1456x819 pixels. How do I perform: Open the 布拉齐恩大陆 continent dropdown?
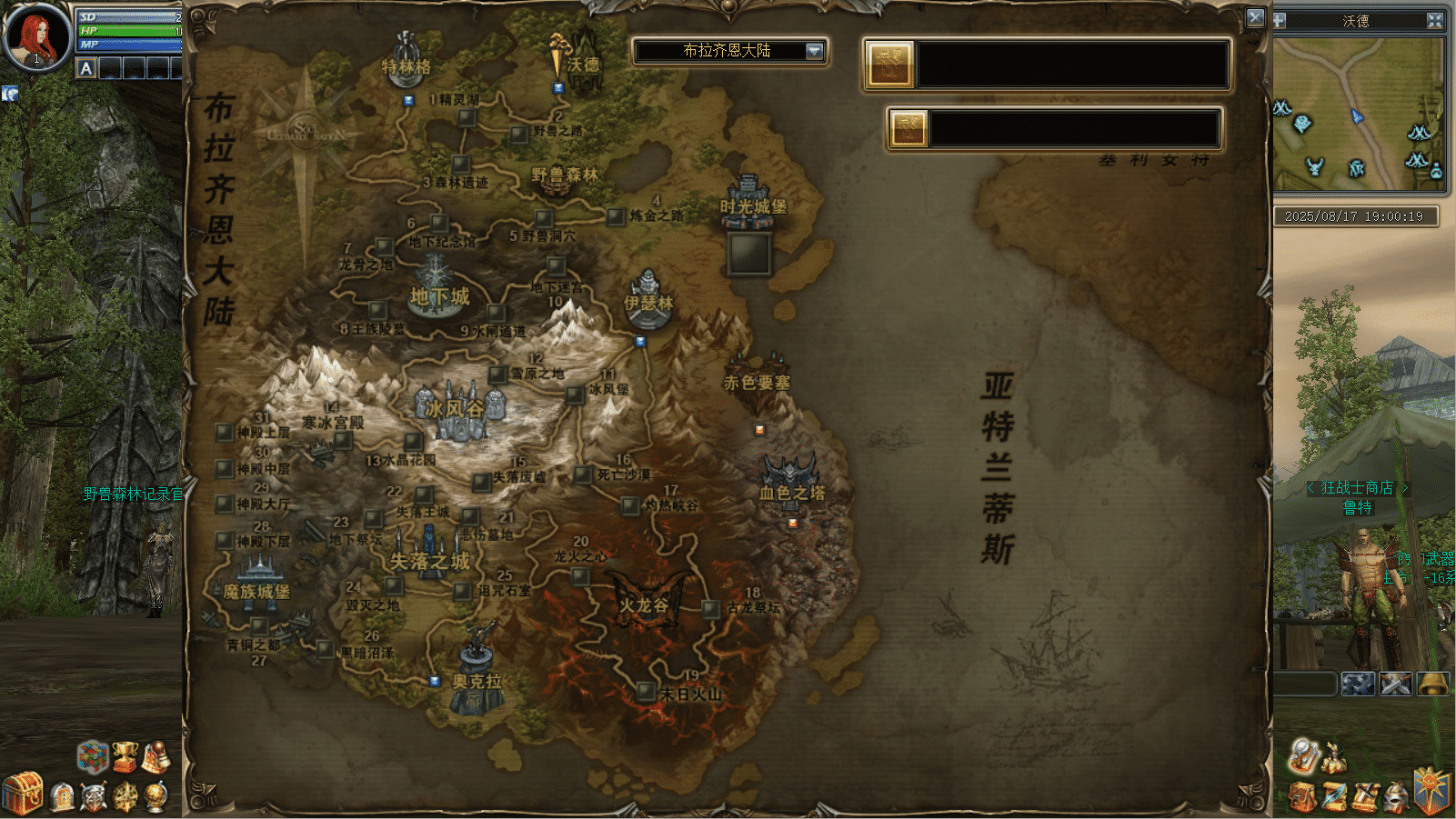[814, 51]
